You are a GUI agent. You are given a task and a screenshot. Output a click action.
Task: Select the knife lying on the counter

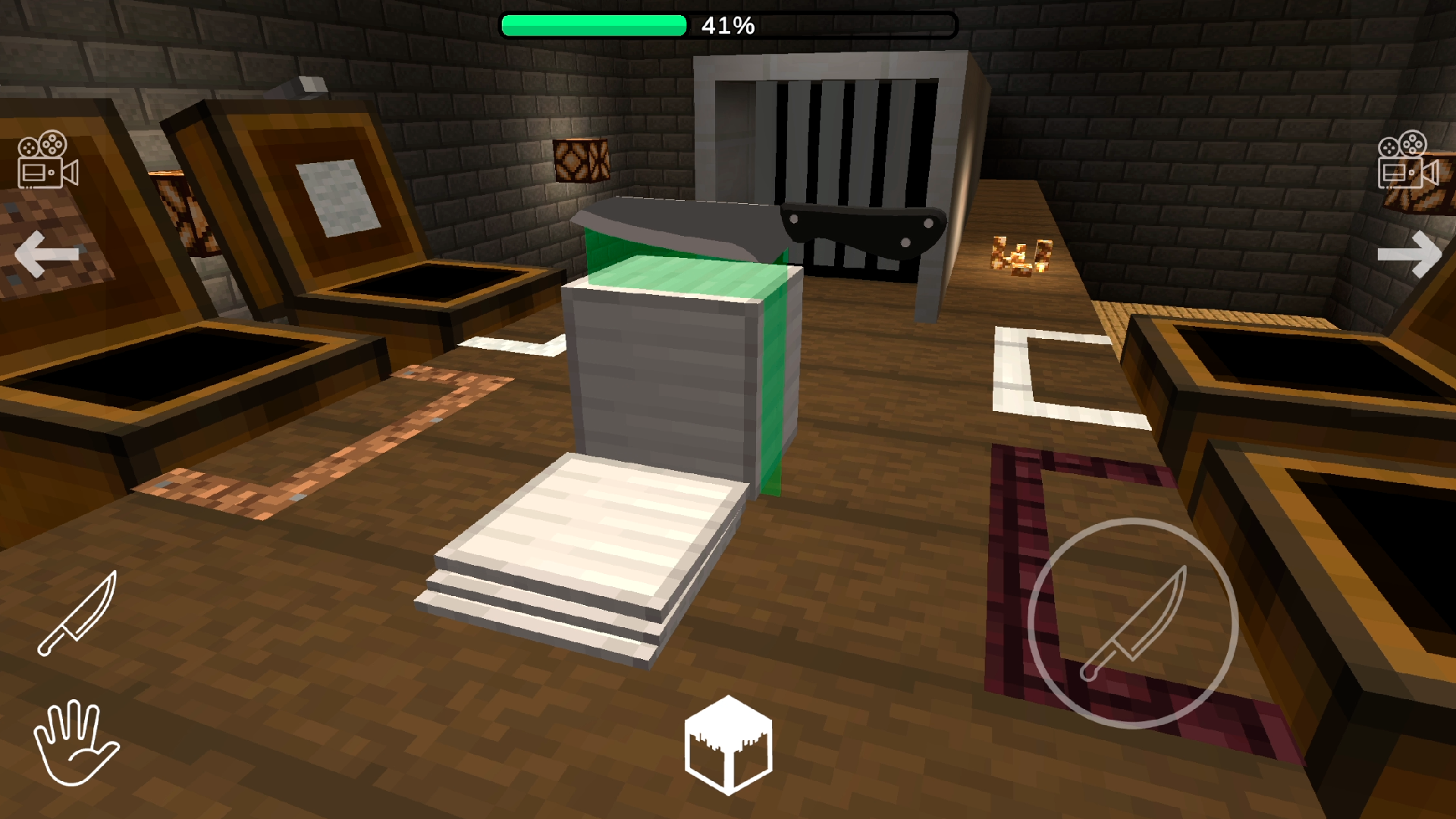758,227
